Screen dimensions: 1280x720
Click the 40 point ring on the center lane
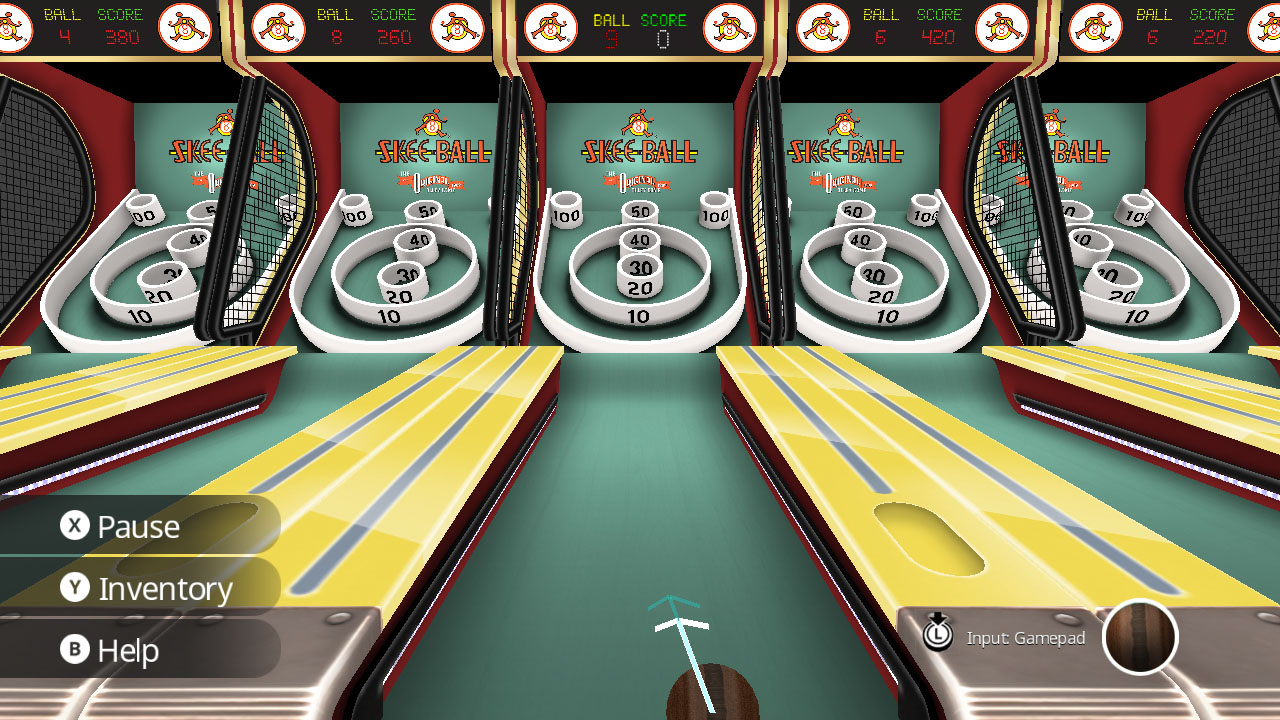pos(641,239)
